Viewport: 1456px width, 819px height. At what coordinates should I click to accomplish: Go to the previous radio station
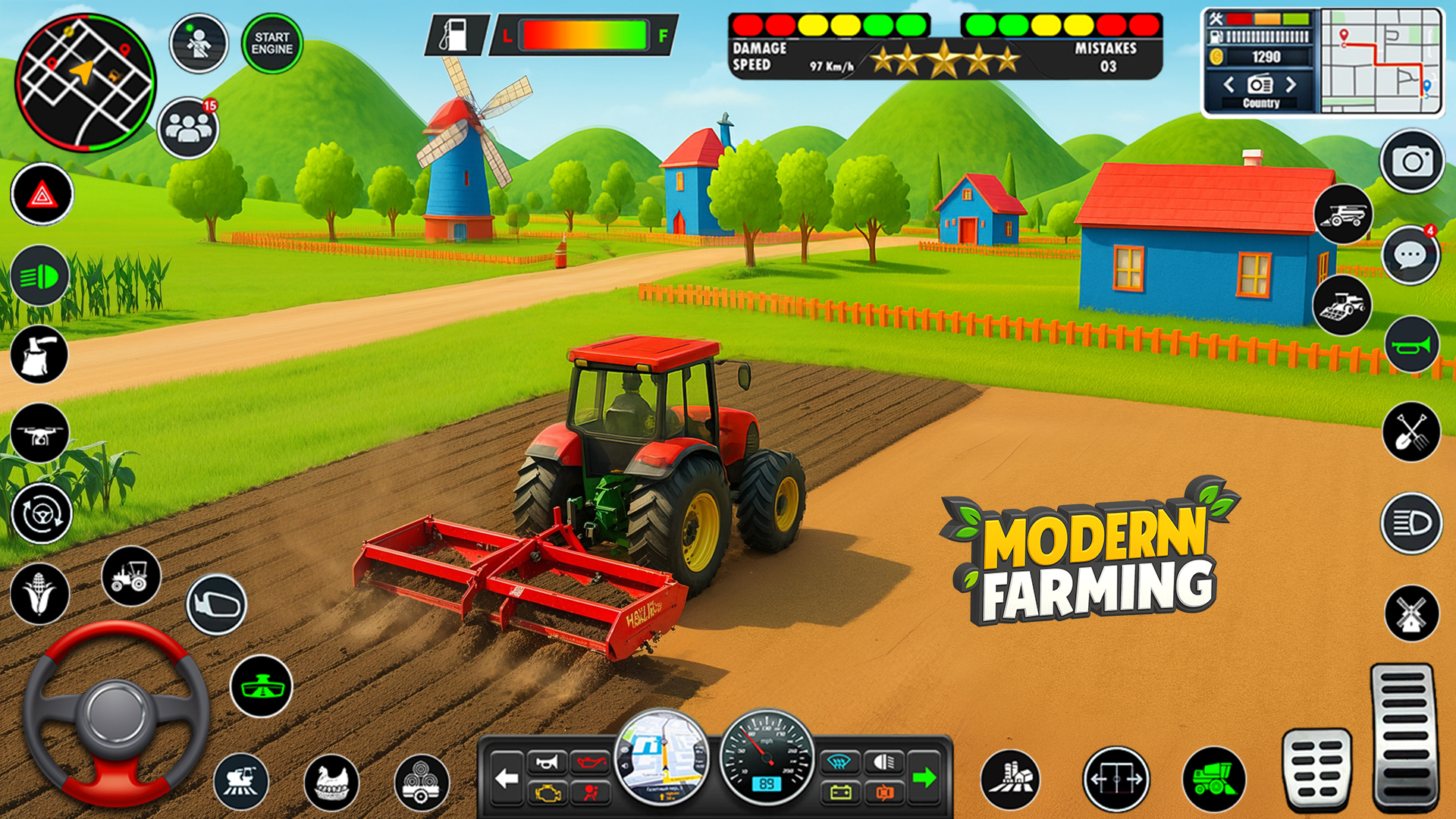coord(1229,86)
